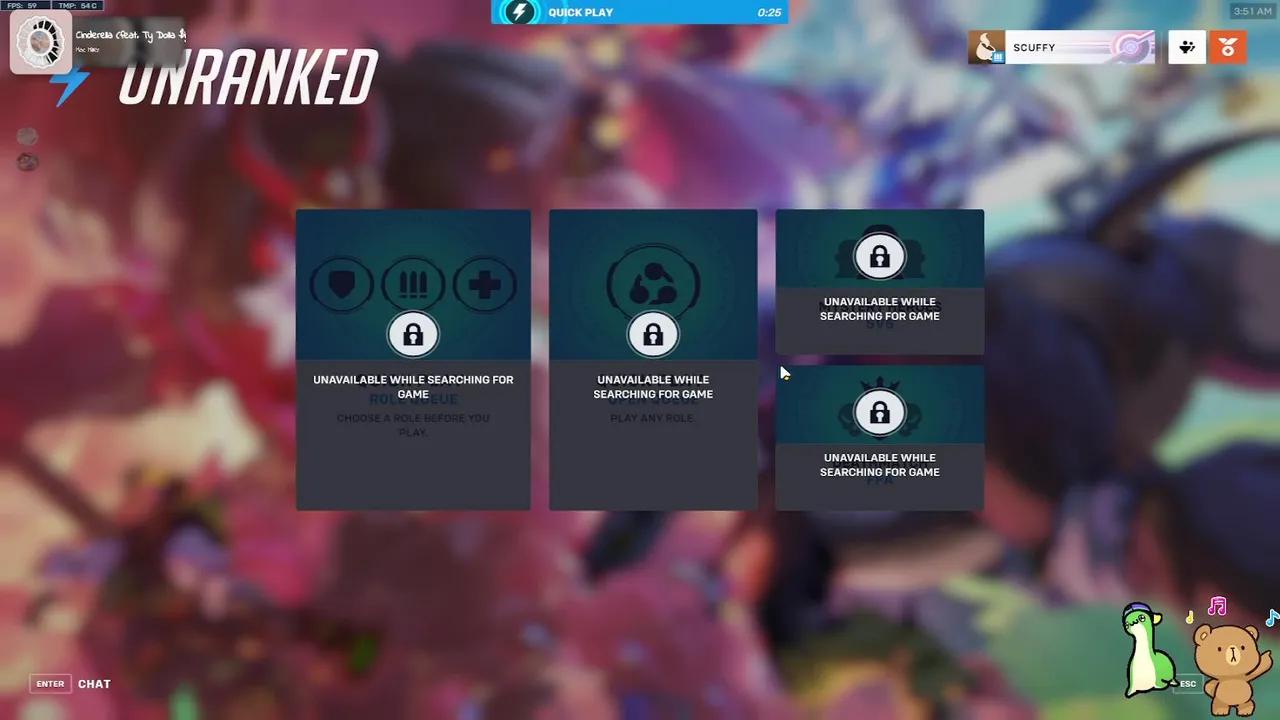Open the social groups icon beside Challenges
The height and width of the screenshot is (720, 1280).
1186,47
